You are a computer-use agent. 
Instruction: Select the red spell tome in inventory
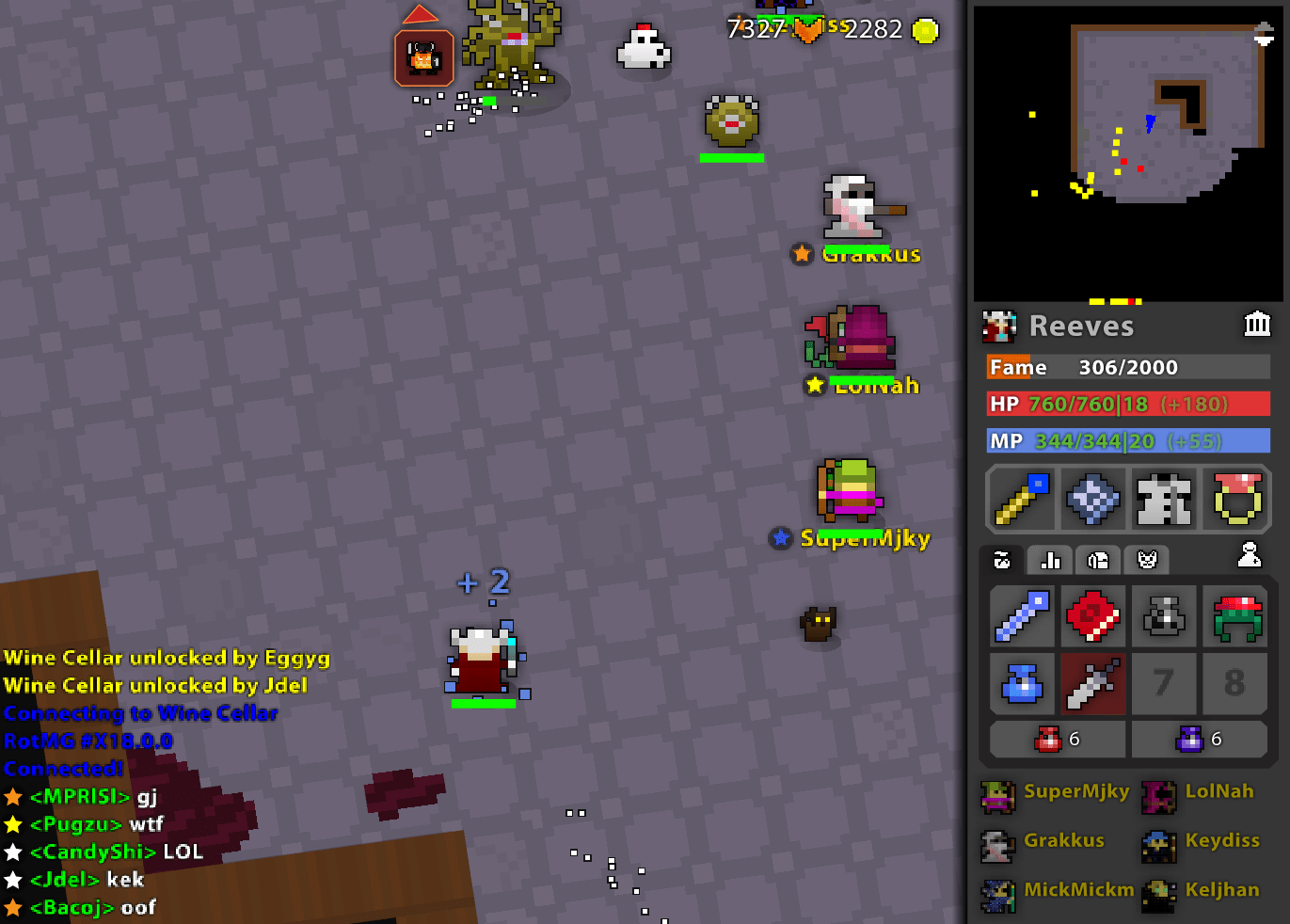click(x=1092, y=616)
